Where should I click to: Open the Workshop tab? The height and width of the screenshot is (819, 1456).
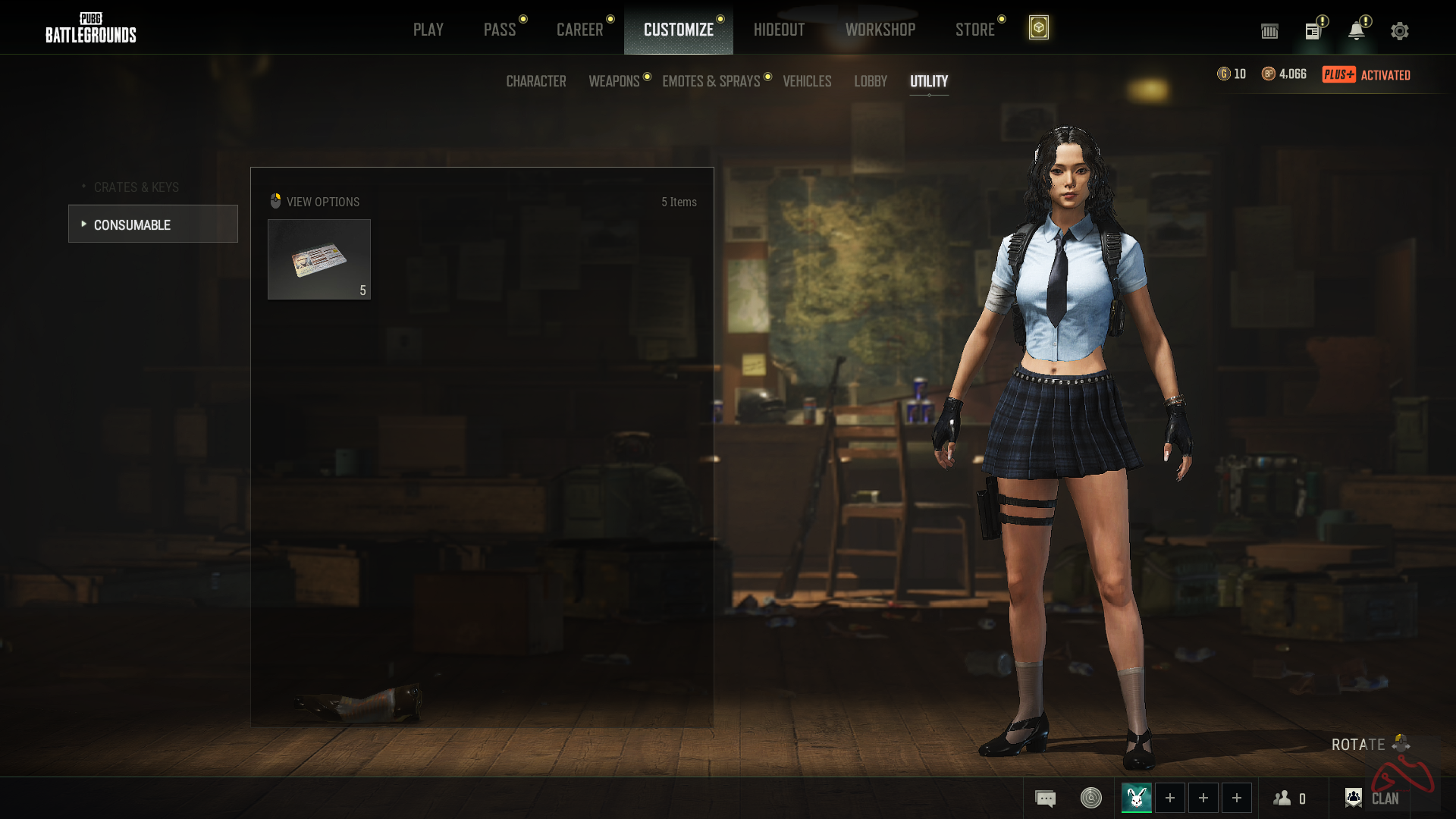click(880, 30)
